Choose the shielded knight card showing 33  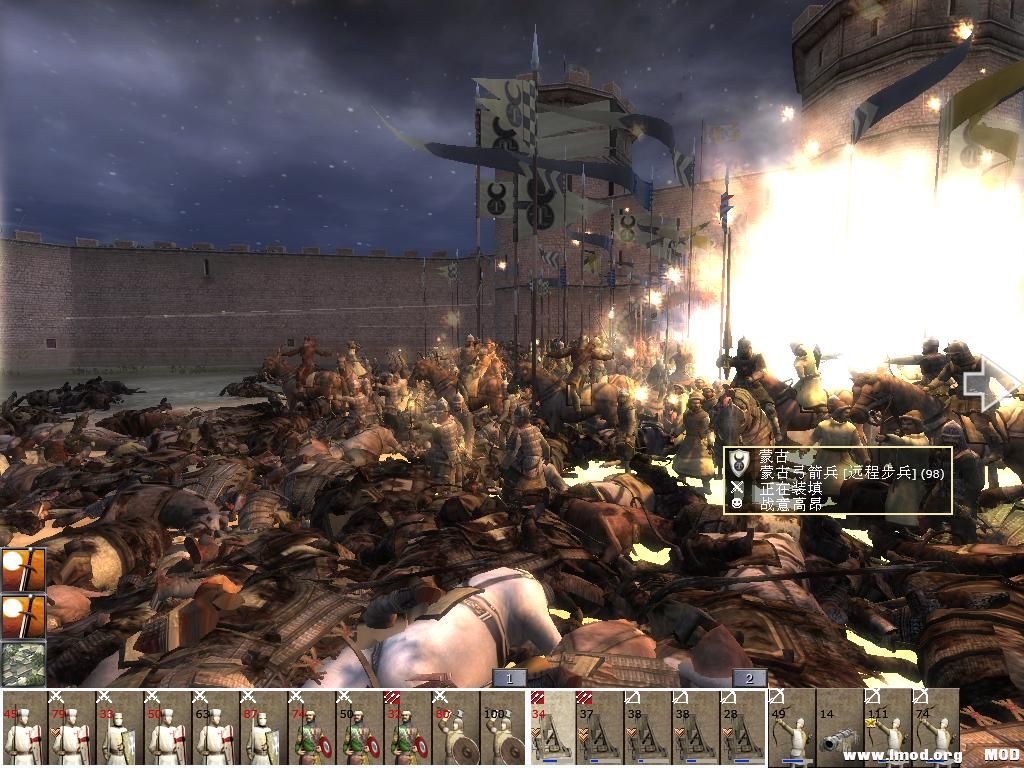120,728
